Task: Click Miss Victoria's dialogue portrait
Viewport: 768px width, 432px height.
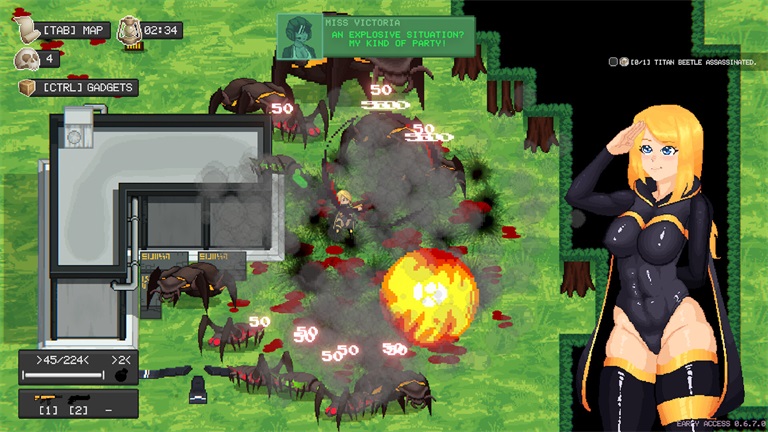Action: pyautogui.click(x=300, y=36)
